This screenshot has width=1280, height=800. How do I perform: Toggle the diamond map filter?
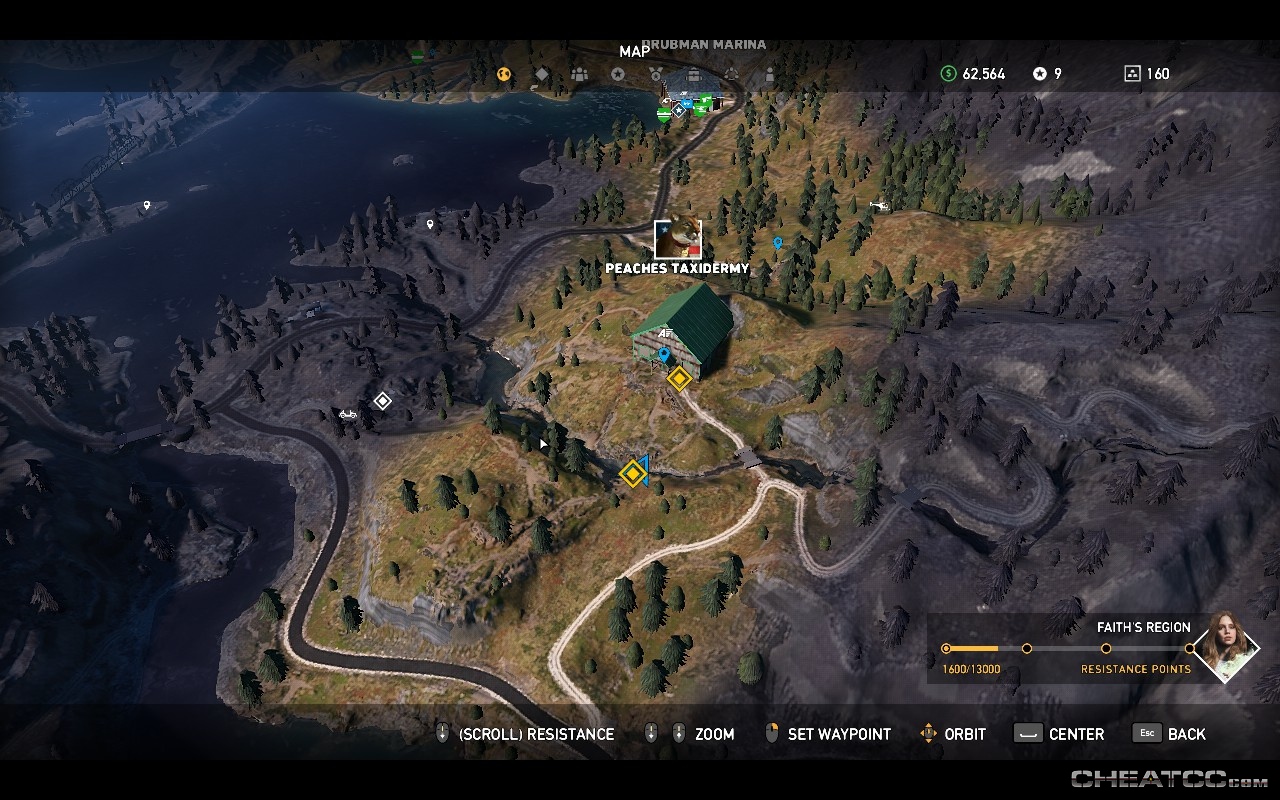(x=541, y=74)
